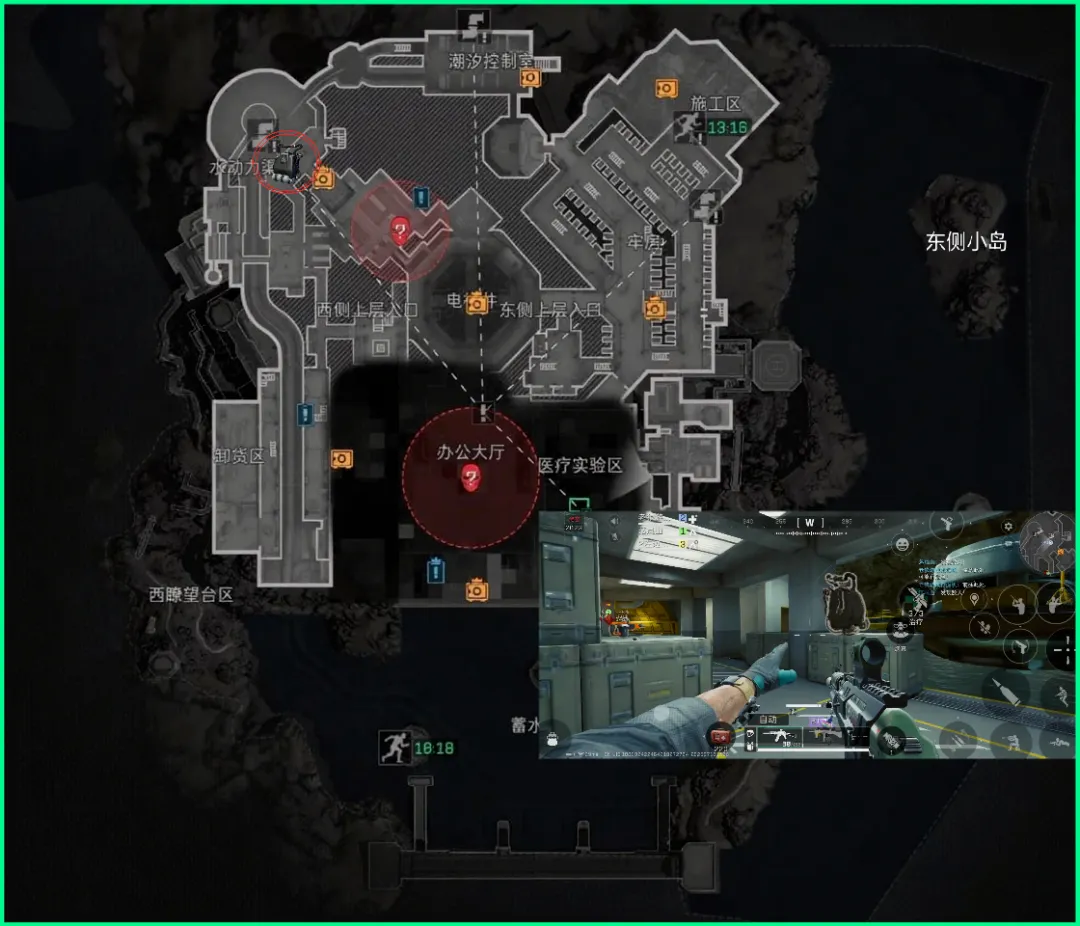
Task: Open the smiley emote button
Action: [903, 545]
